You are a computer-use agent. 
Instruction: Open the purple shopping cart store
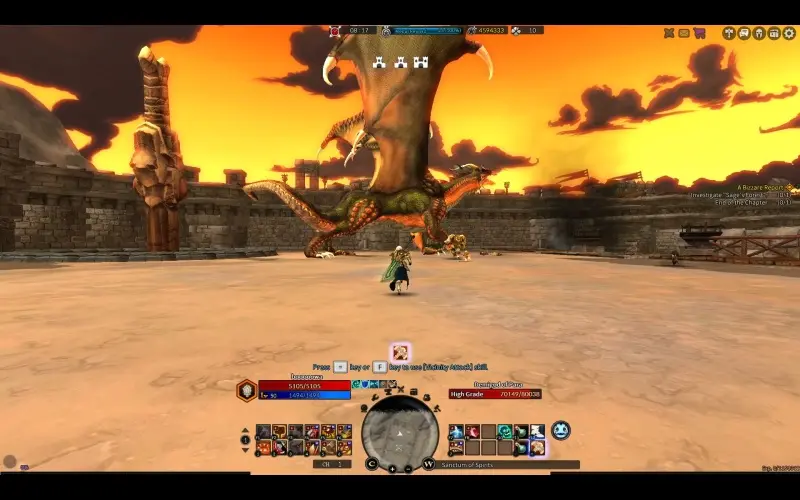pos(699,33)
